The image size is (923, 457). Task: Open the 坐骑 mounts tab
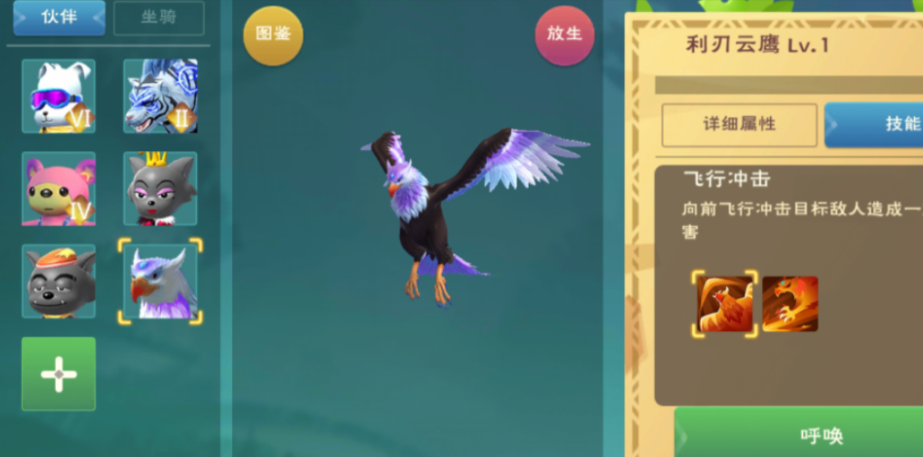[x=158, y=18]
